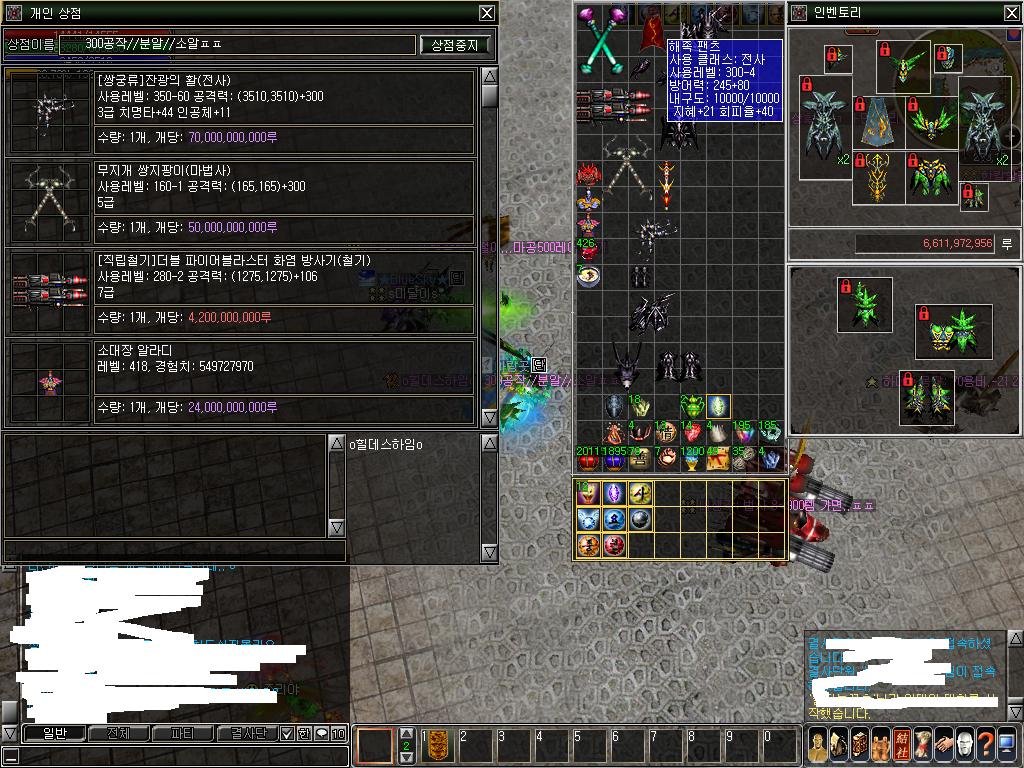The width and height of the screenshot is (1024, 768).
Task: Choose the 더블 파이어블라스터 flamethrower listing
Action: [240, 292]
